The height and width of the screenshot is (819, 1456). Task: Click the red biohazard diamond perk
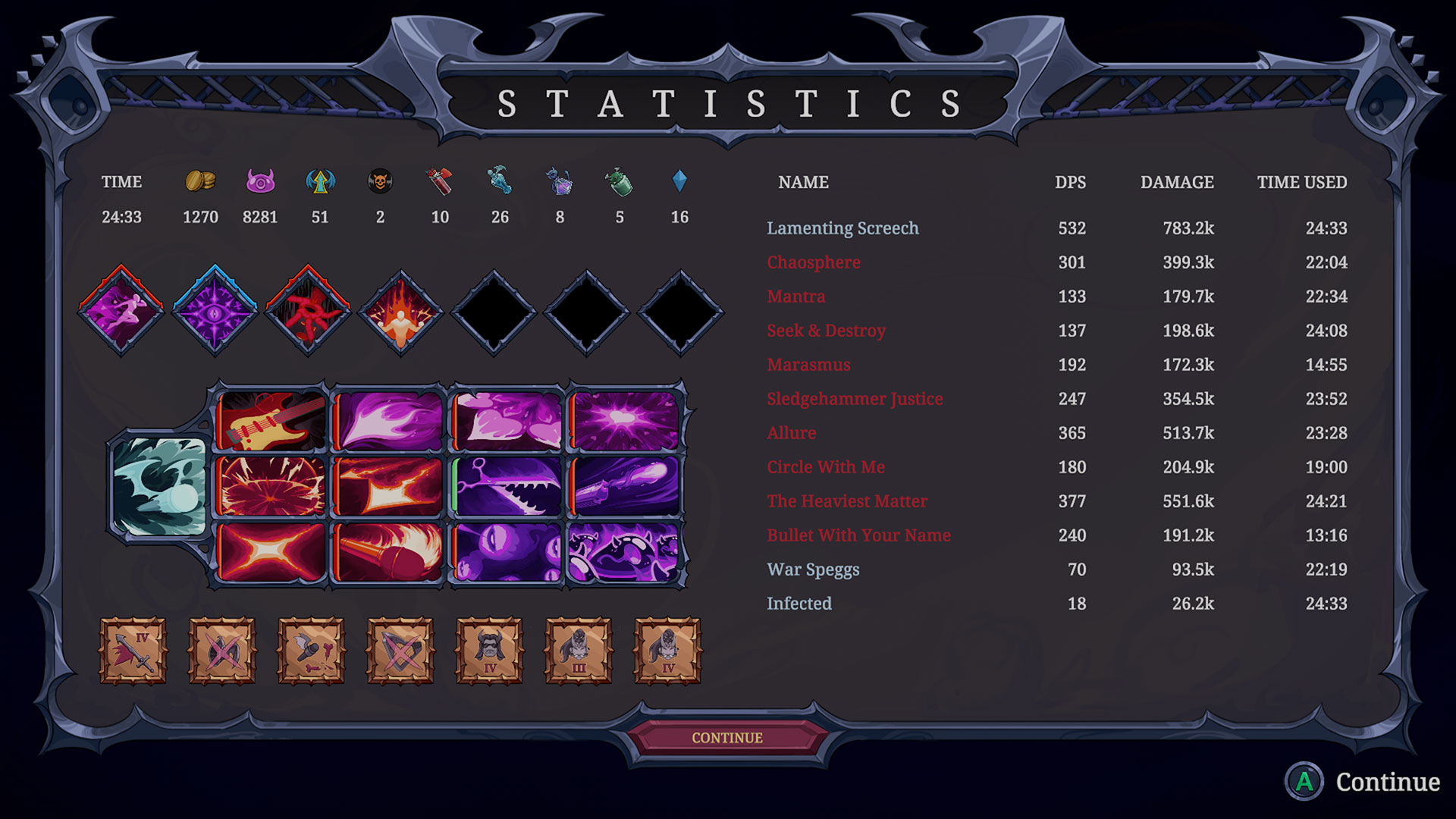[308, 311]
